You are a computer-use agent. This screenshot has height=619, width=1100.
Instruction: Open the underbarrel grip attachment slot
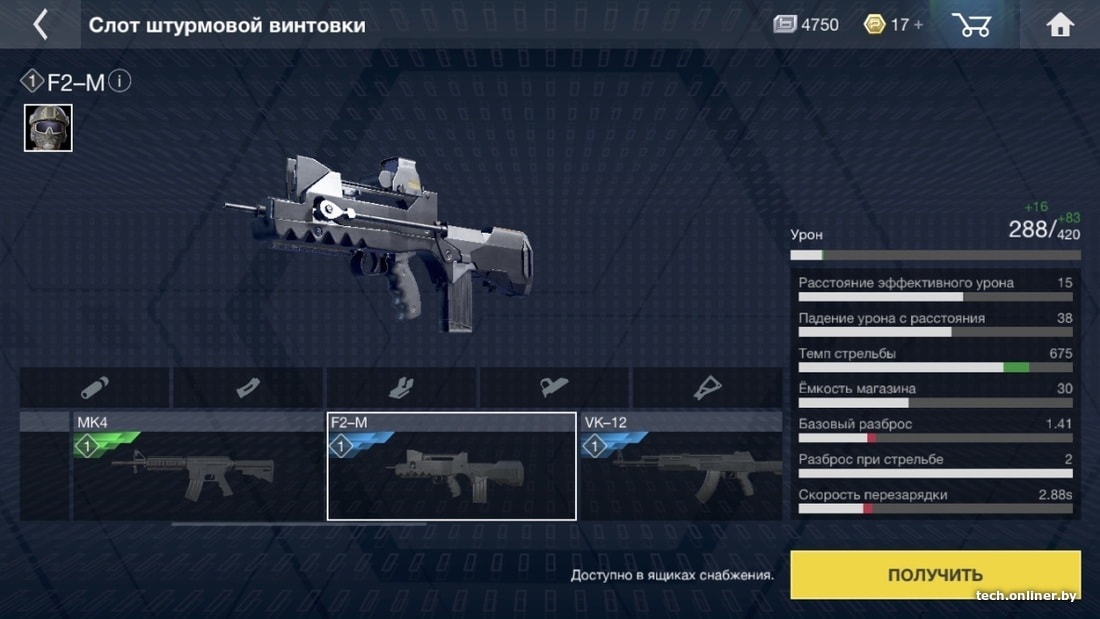[x=401, y=388]
